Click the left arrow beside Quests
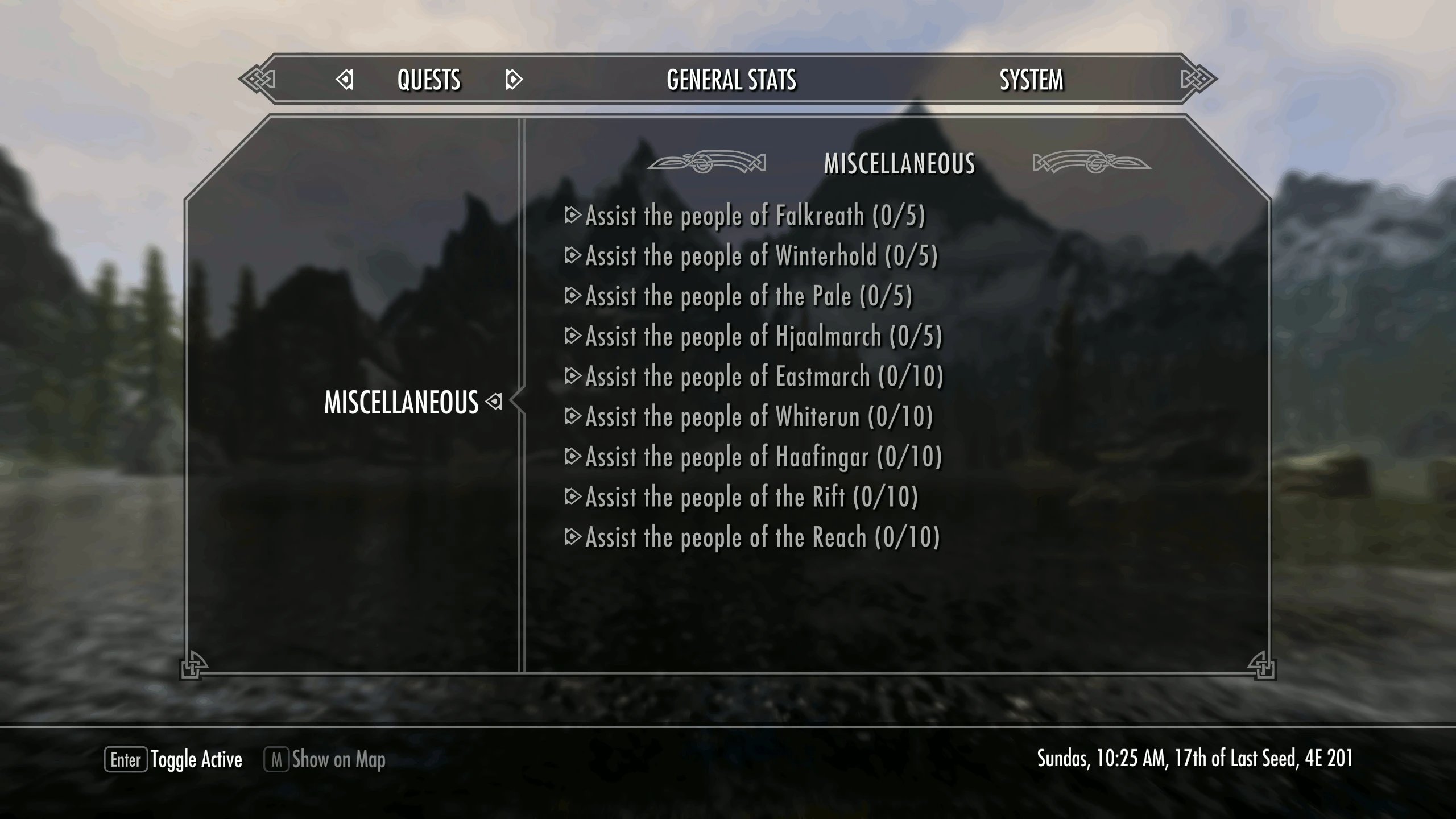Viewport: 1456px width, 819px height. point(345,80)
